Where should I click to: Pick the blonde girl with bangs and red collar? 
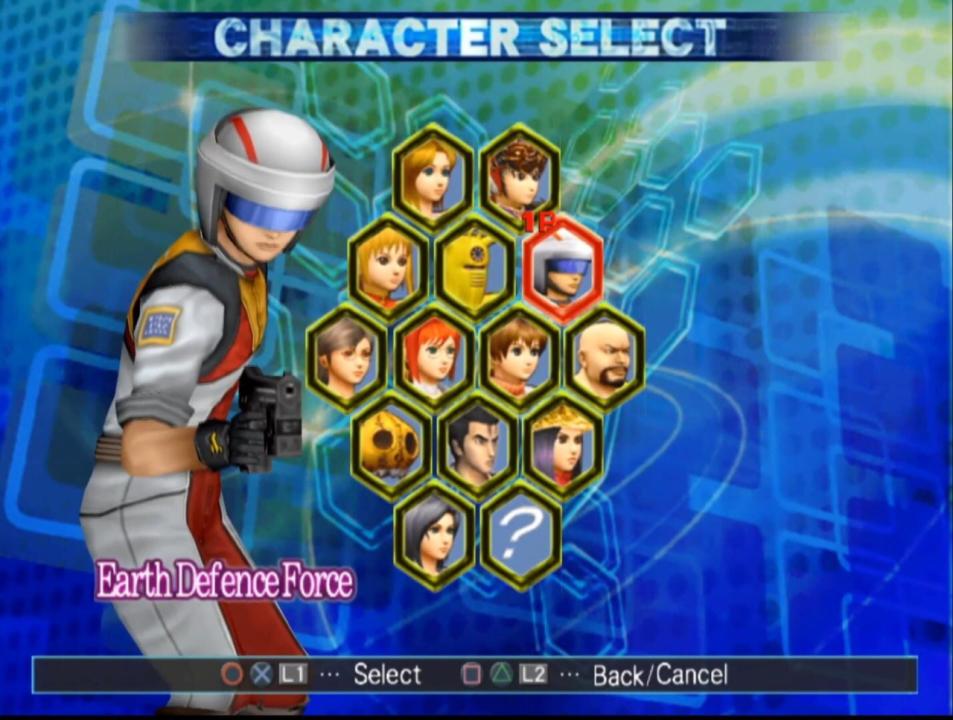pyautogui.click(x=389, y=267)
